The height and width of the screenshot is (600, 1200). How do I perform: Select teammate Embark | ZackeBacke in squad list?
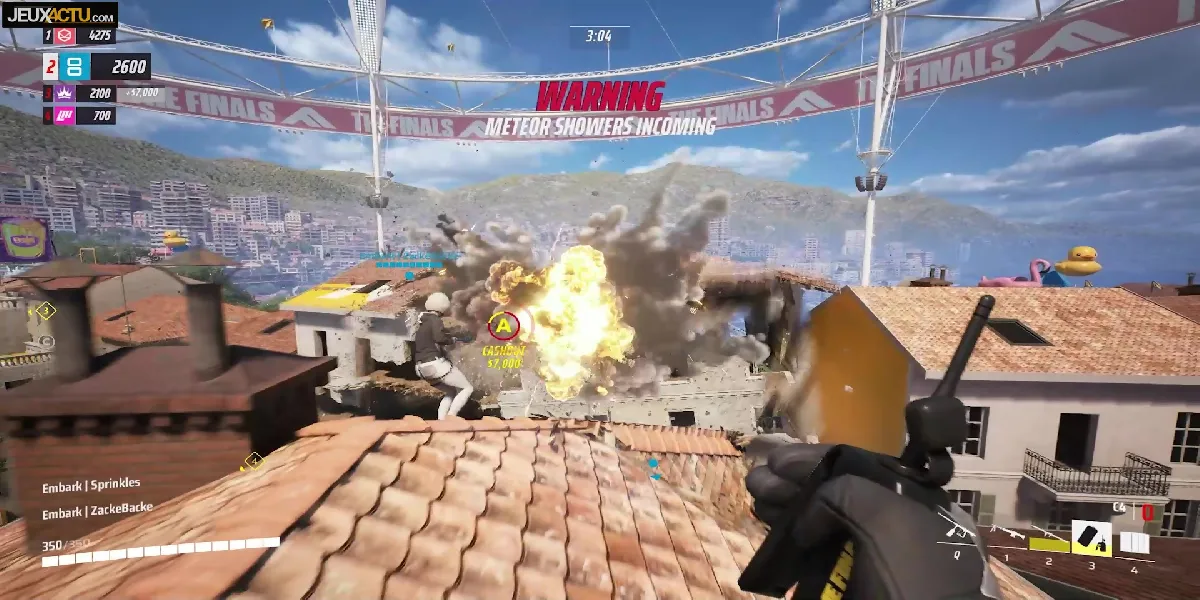(97, 509)
